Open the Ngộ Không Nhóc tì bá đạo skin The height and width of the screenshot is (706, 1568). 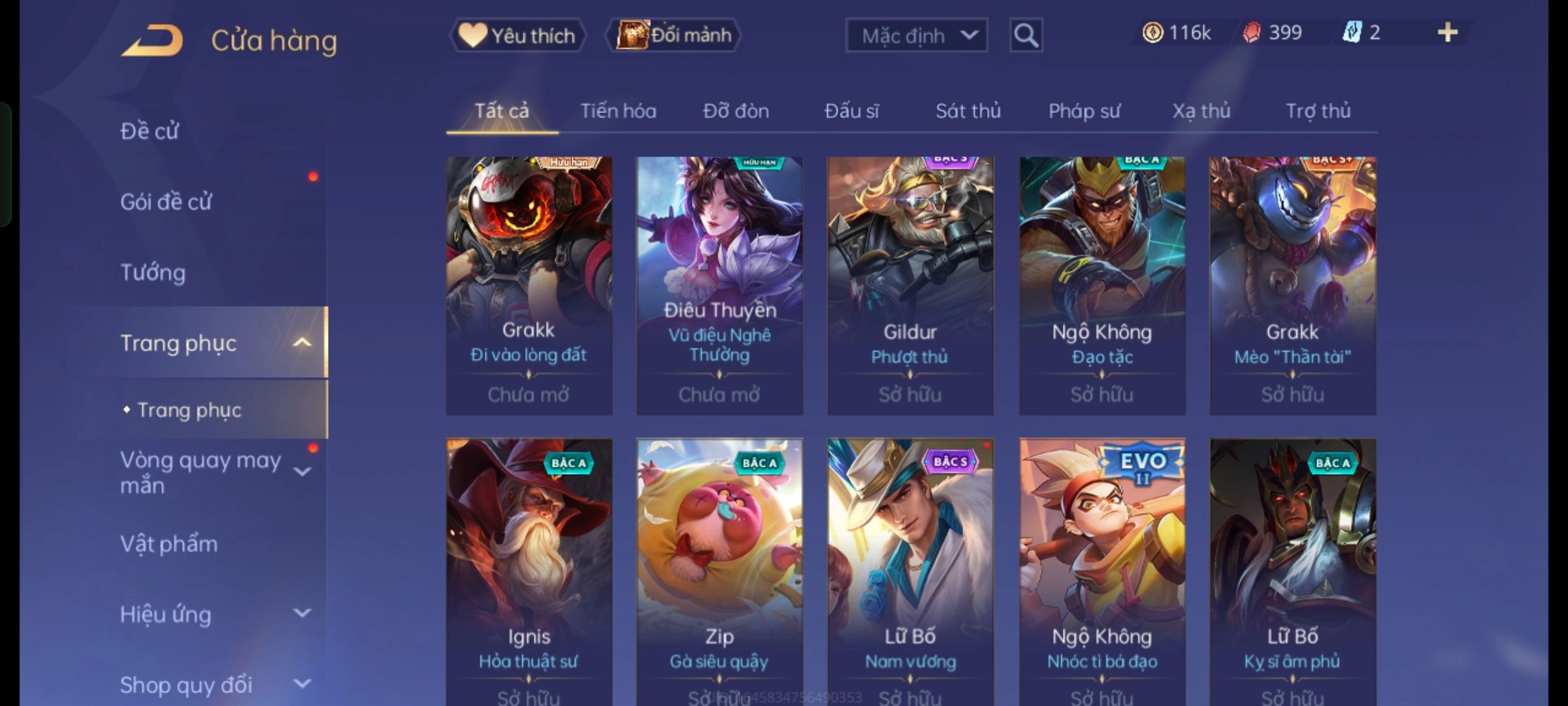pos(1102,569)
